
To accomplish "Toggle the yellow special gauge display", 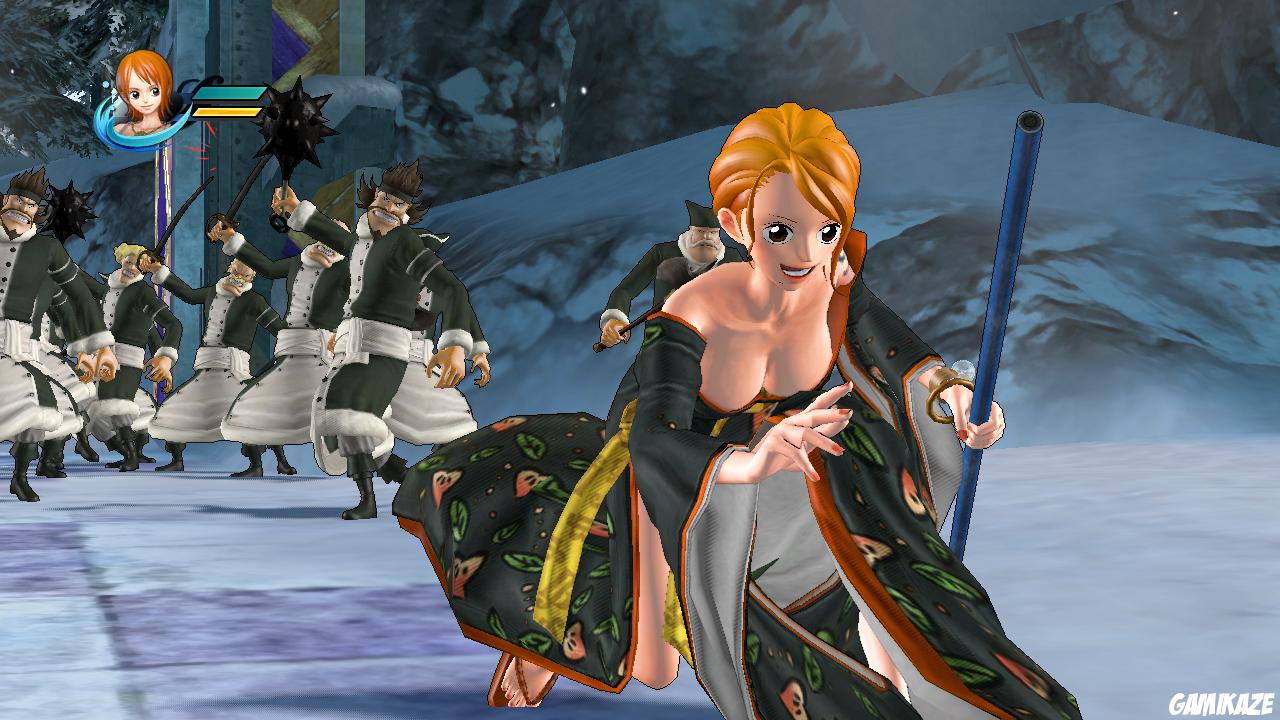I will [225, 113].
